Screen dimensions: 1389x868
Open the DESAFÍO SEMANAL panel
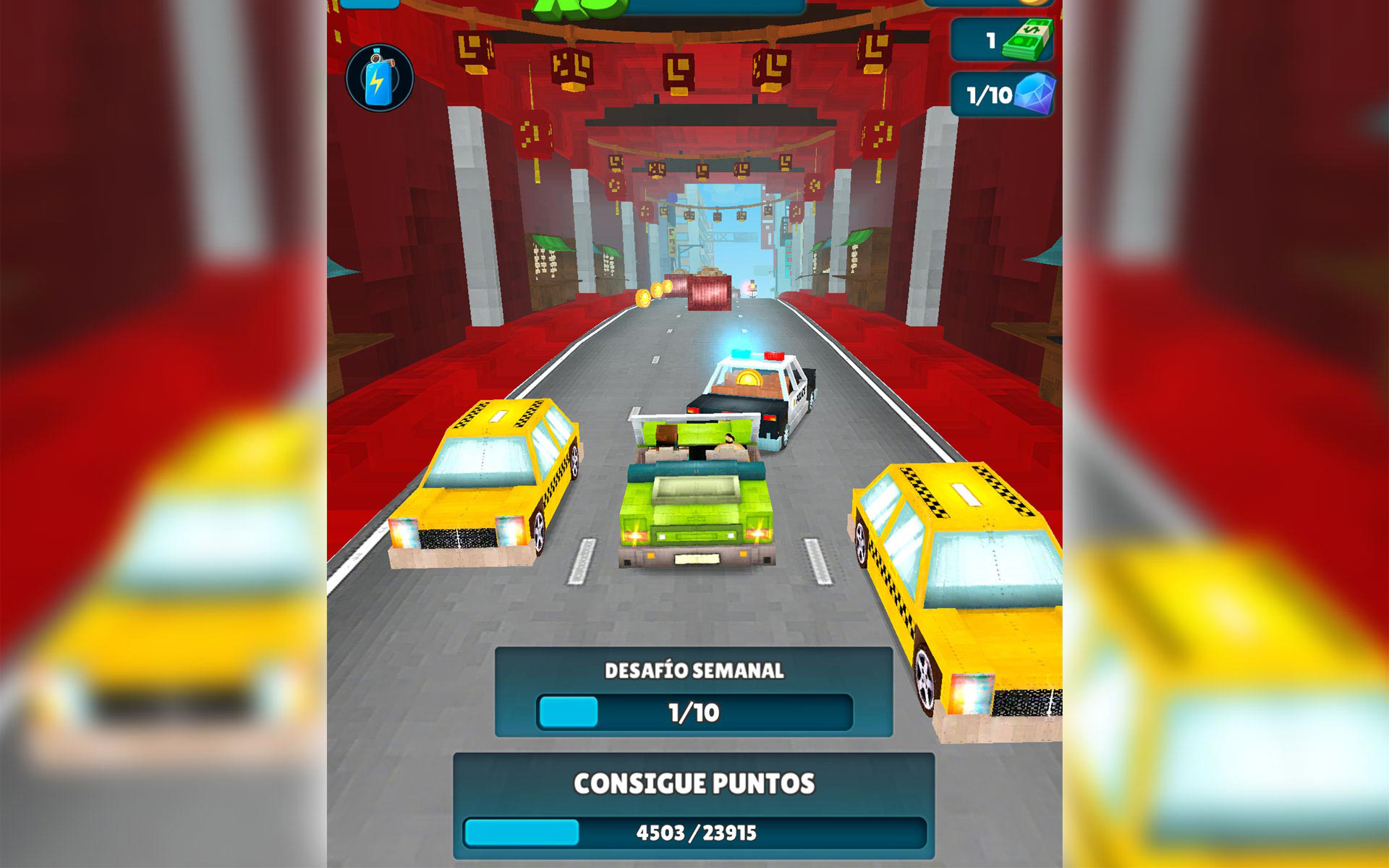pos(694,691)
